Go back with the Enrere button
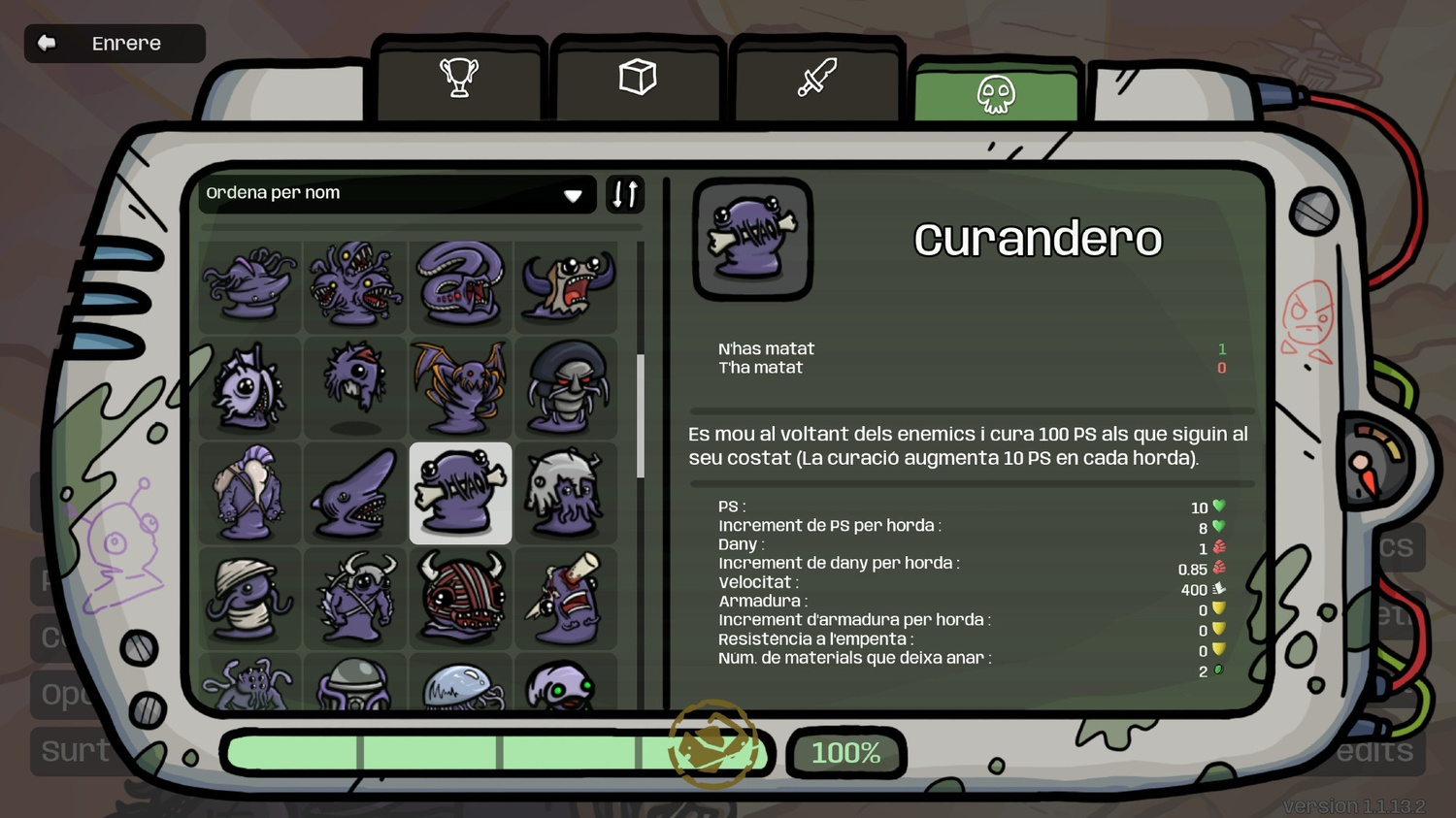This screenshot has height=818, width=1456. point(115,44)
